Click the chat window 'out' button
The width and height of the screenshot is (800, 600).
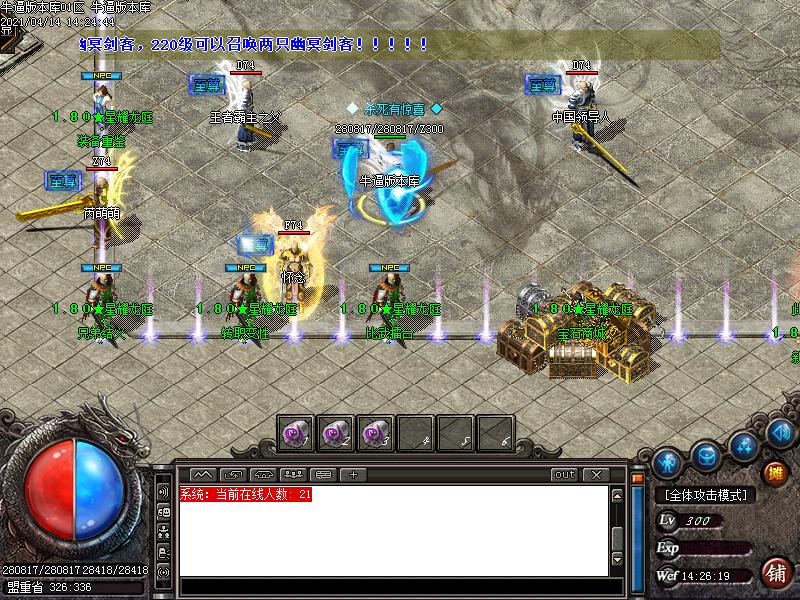pos(565,474)
